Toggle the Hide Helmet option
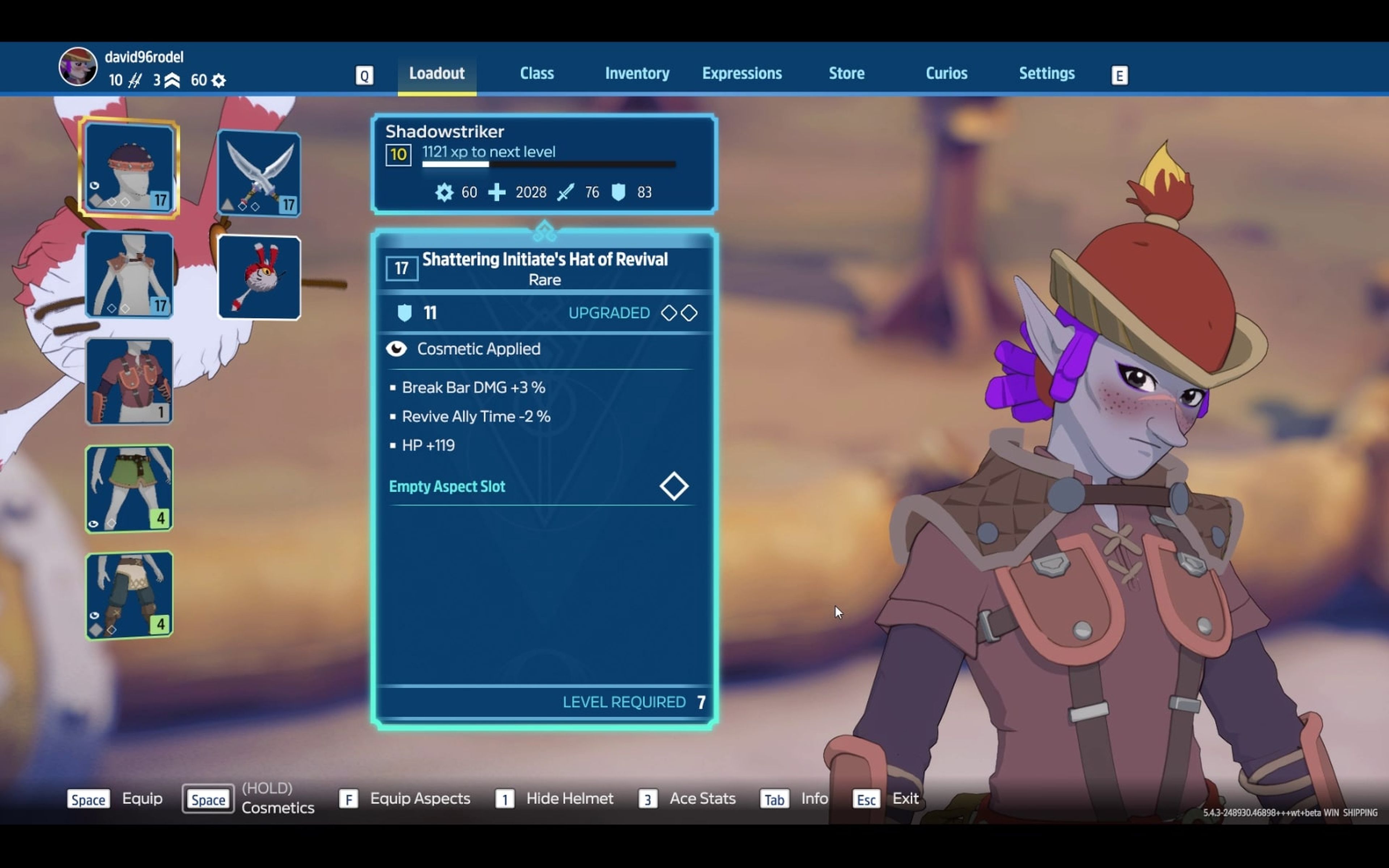This screenshot has height=868, width=1389. pos(569,799)
